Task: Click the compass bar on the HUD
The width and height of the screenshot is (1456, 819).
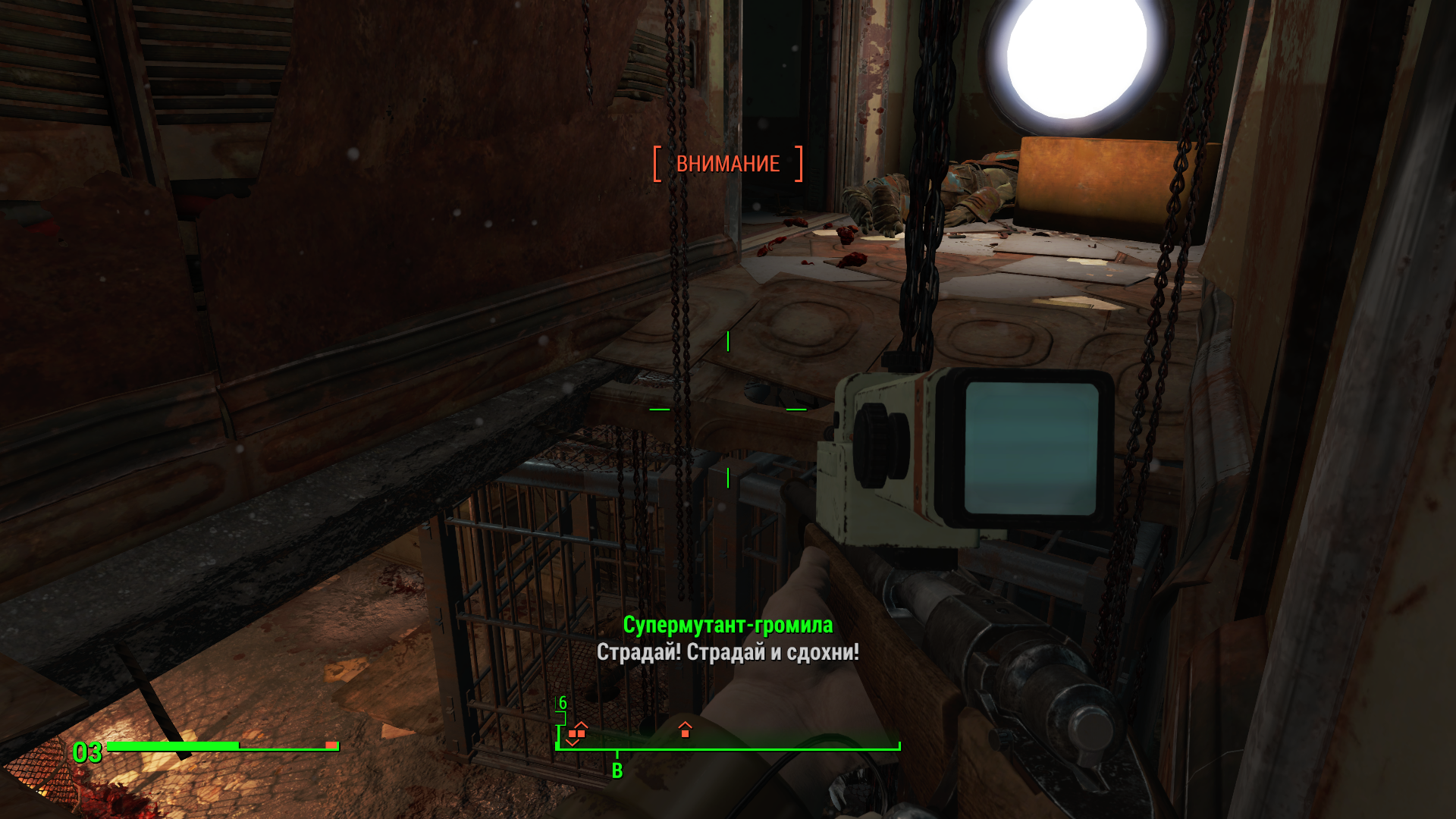Action: pyautogui.click(x=728, y=747)
